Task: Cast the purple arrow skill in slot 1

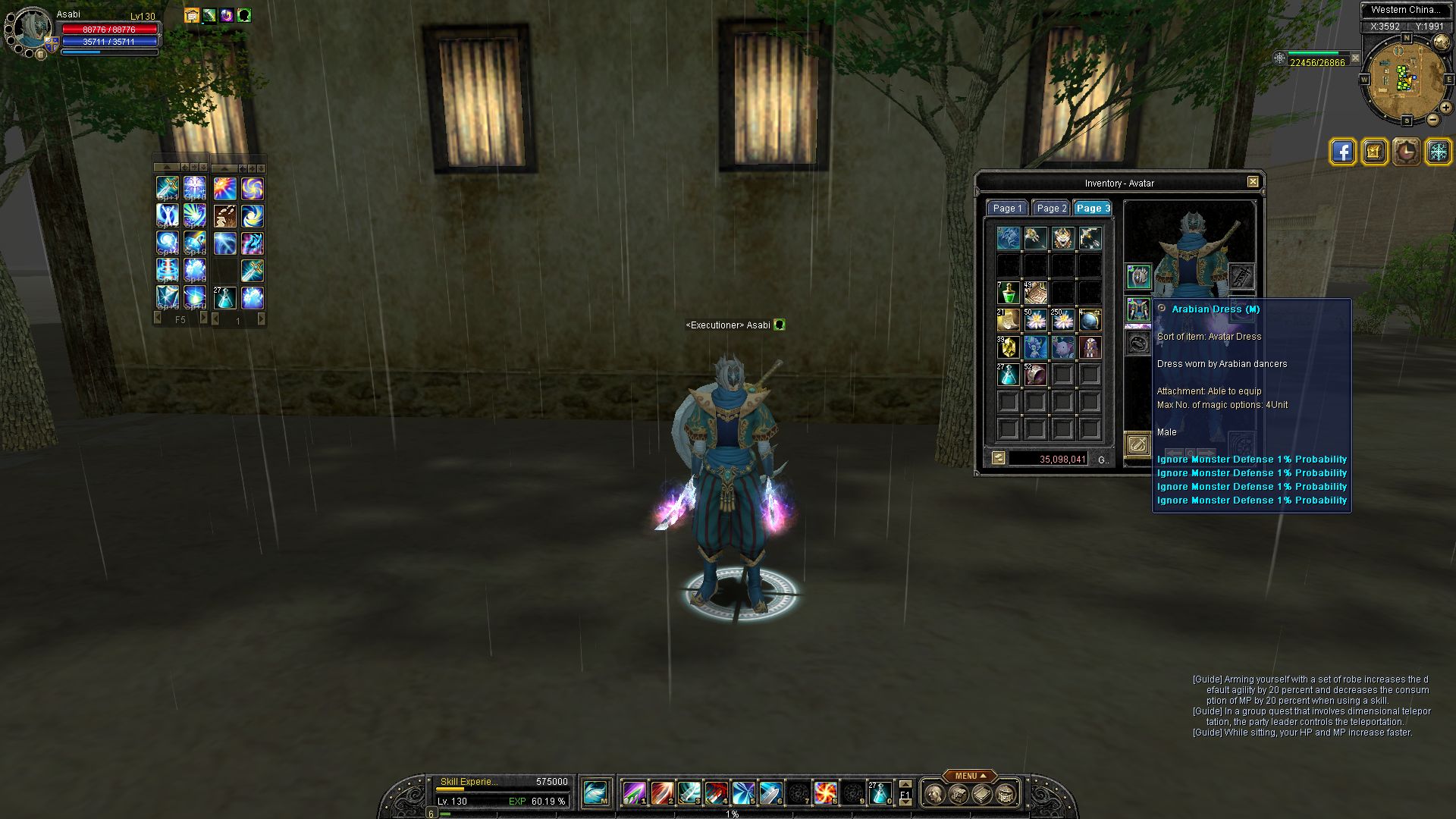Action: [x=634, y=793]
